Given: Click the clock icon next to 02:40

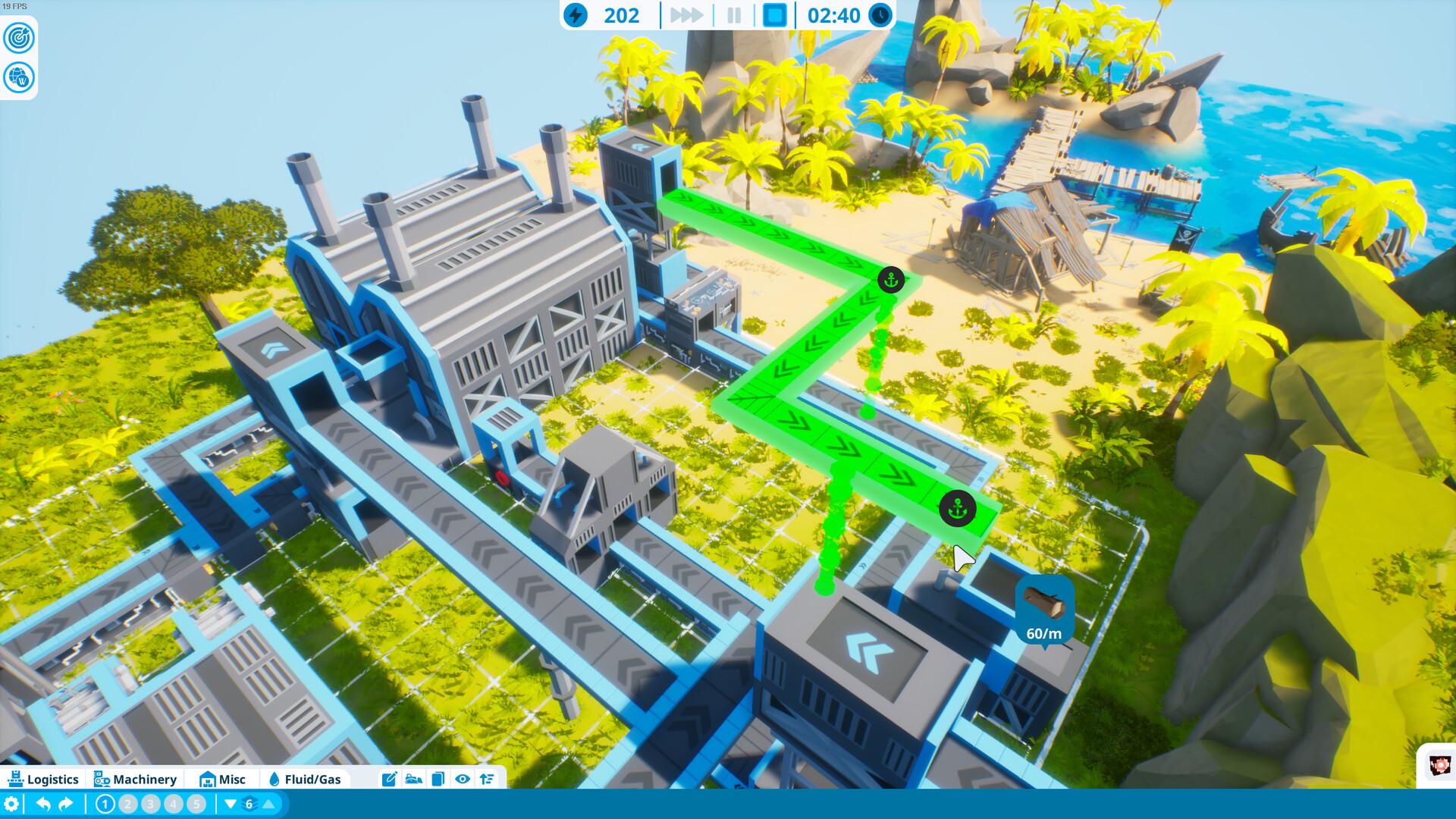Looking at the screenshot, I should coord(880,15).
